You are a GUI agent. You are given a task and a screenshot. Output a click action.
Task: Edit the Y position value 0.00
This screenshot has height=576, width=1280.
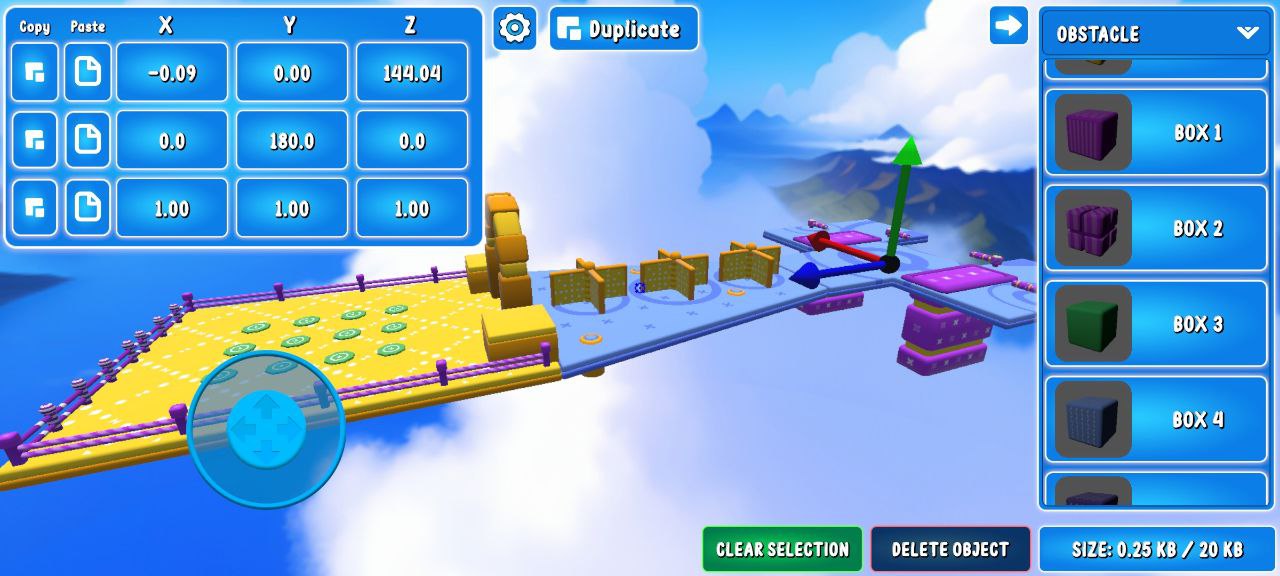pos(292,73)
